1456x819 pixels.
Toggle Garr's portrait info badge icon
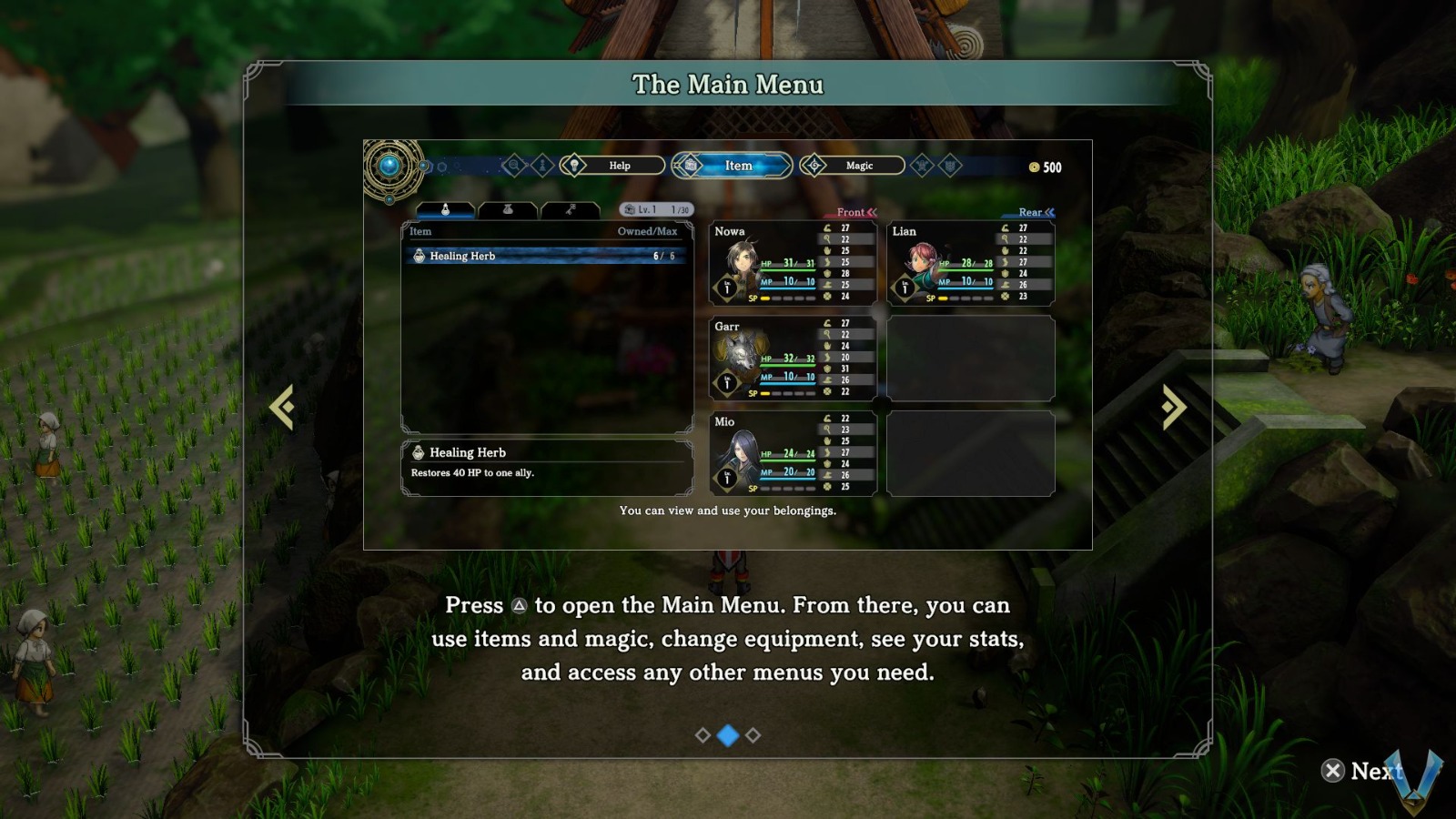725,382
